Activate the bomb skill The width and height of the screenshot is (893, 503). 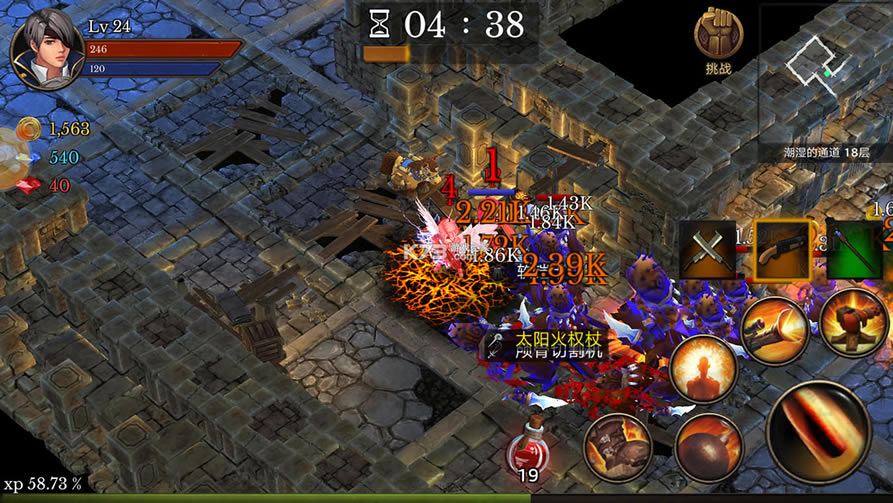(707, 448)
